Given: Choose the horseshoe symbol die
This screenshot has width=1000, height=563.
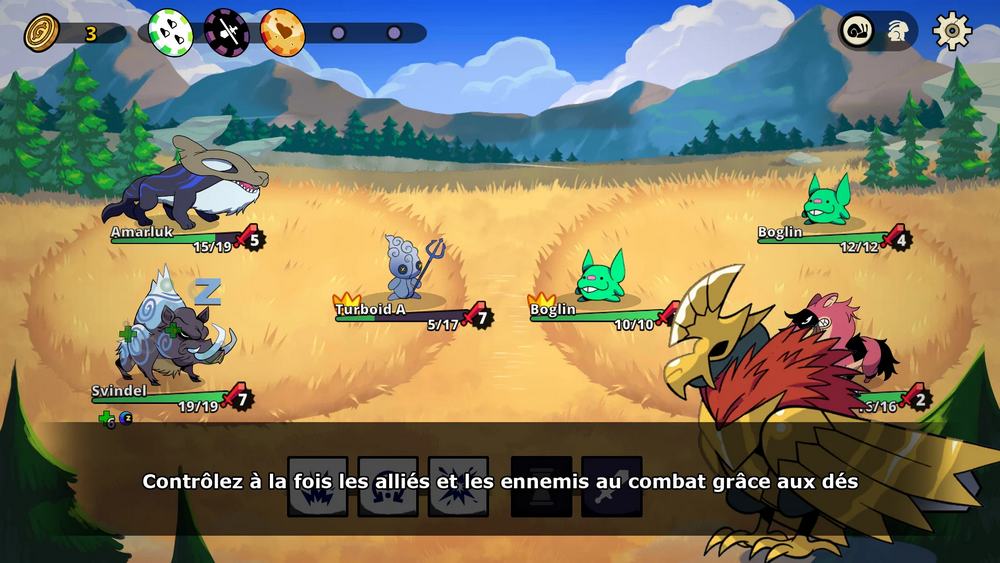Looking at the screenshot, I should click(388, 487).
